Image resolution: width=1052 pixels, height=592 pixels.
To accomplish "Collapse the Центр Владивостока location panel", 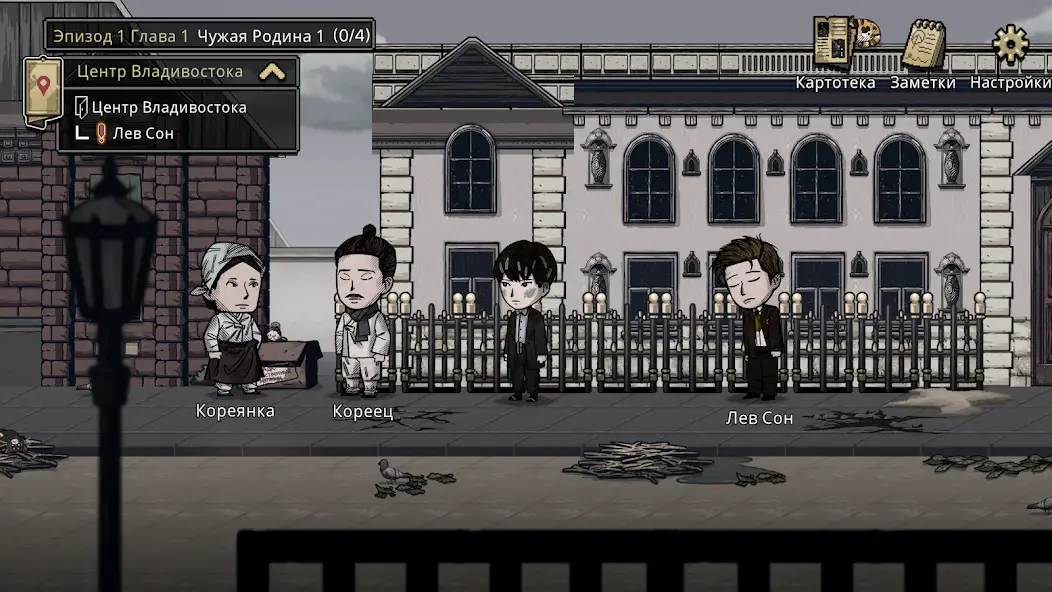I will (271, 72).
